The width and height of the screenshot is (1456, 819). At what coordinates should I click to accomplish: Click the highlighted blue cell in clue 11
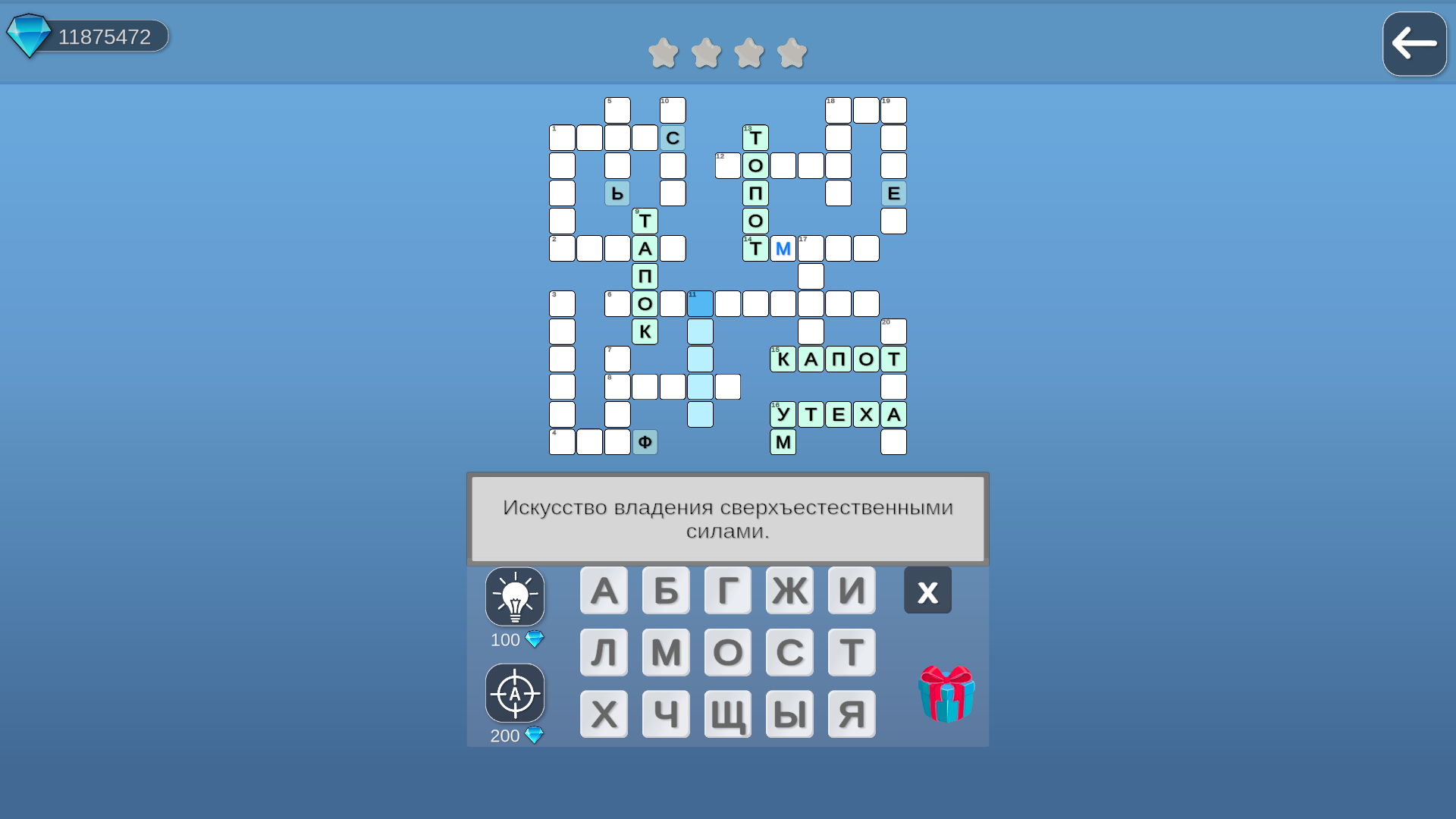click(x=700, y=303)
